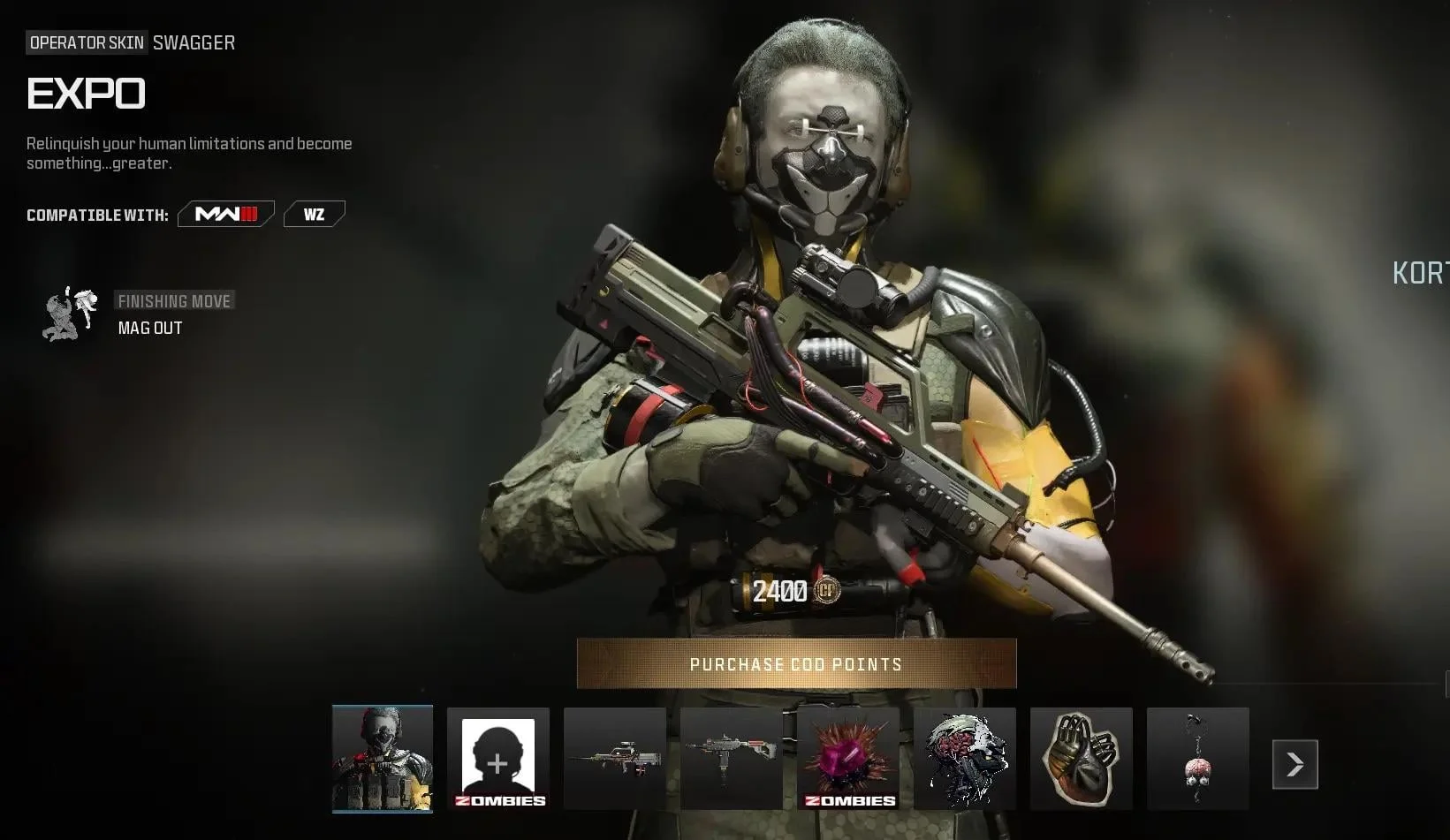The height and width of the screenshot is (840, 1450).
Task: Choose the Zombies operator silhouette thumbnail
Action: point(498,758)
